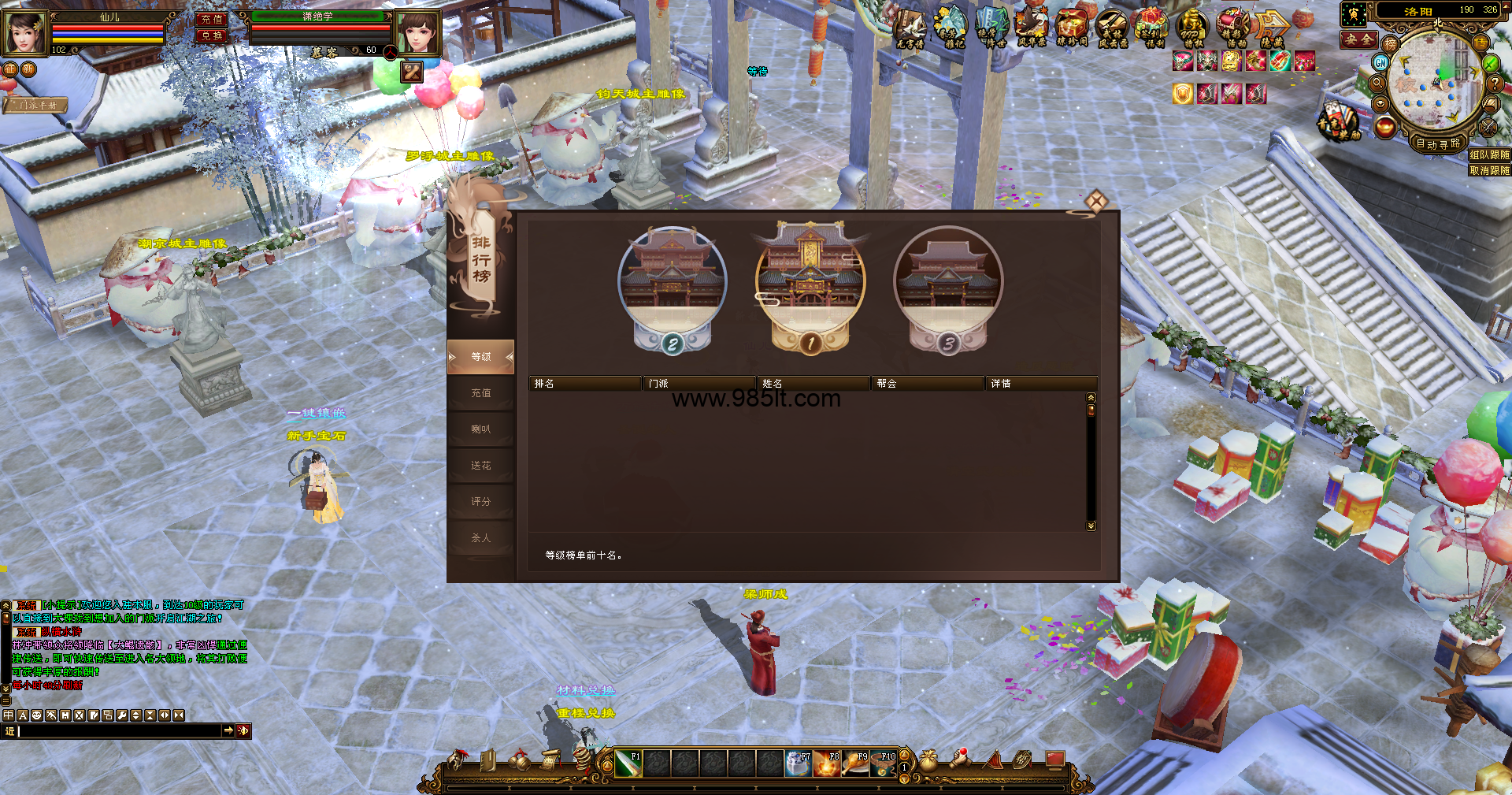Open the 兑换 exchange button

pos(211,36)
